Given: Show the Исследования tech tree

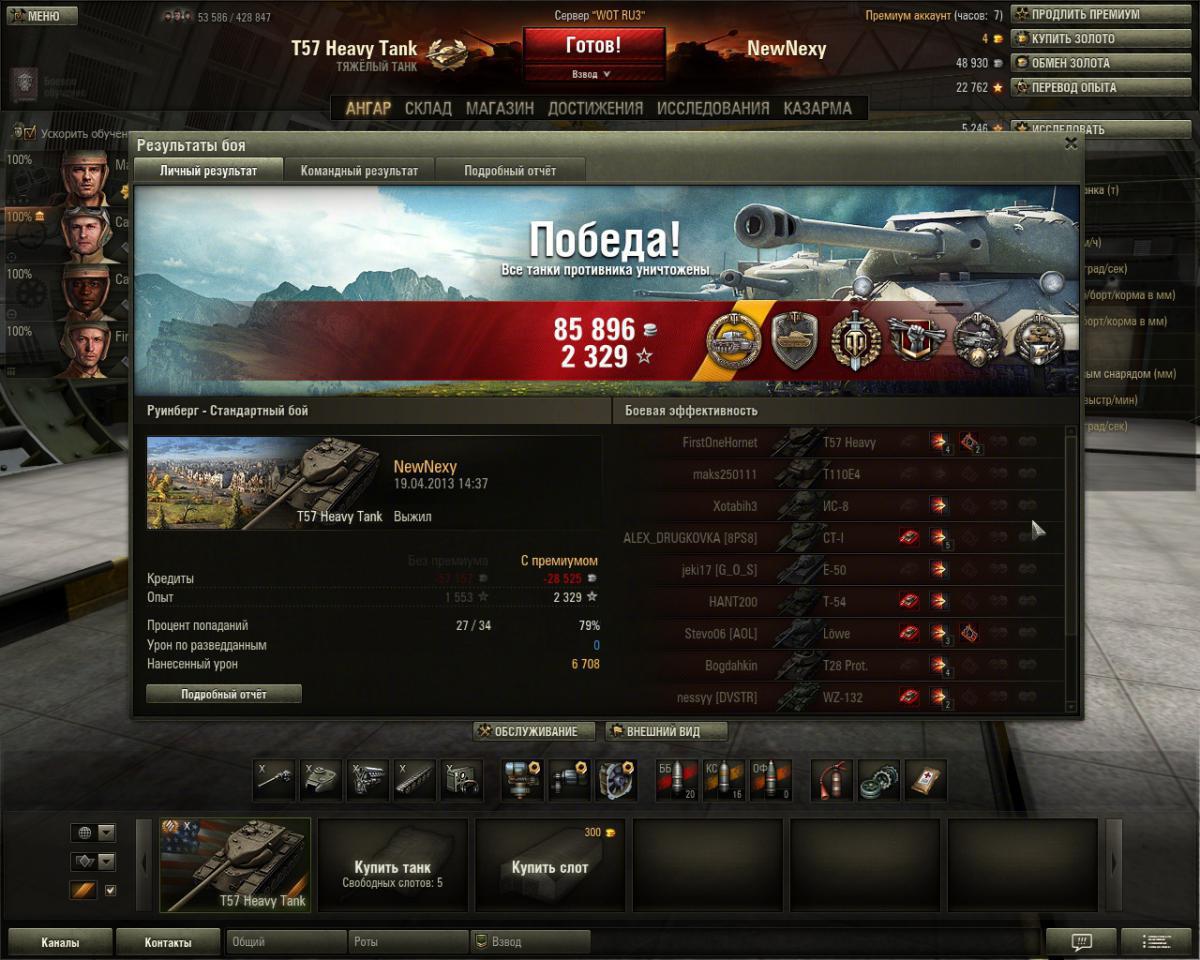Looking at the screenshot, I should tap(713, 108).
